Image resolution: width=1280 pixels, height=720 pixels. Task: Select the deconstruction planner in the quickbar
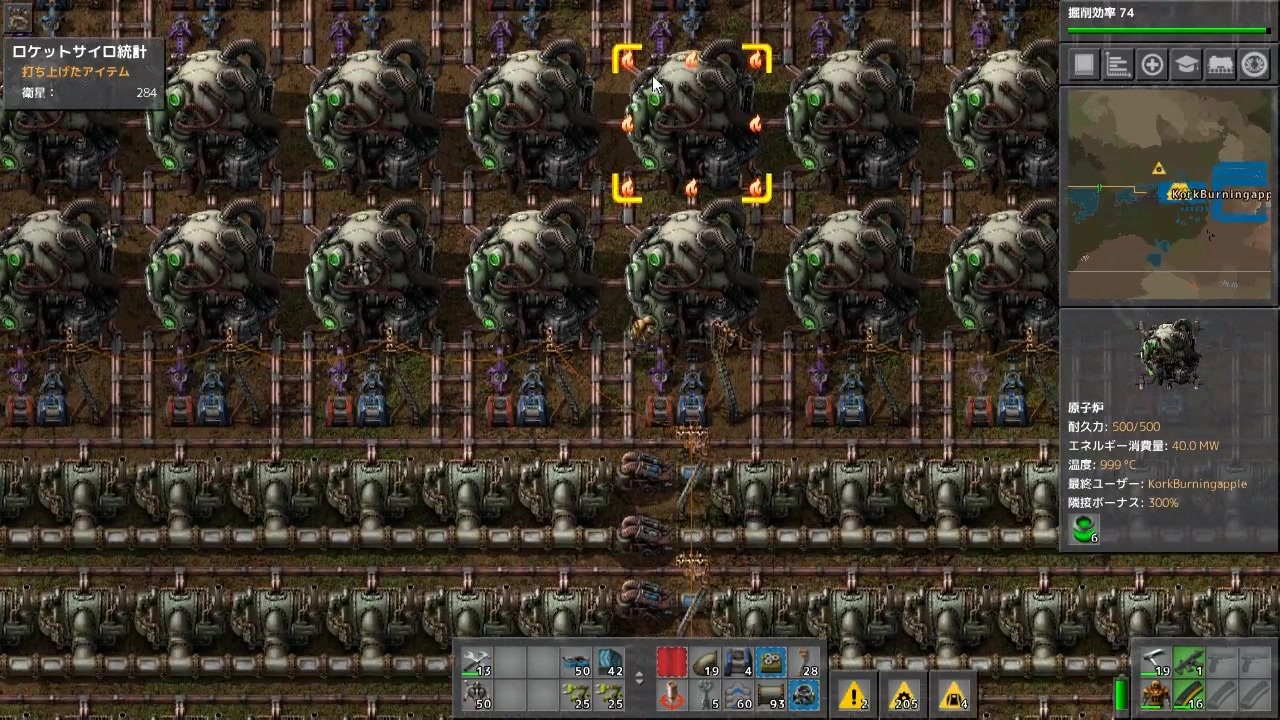(x=672, y=662)
